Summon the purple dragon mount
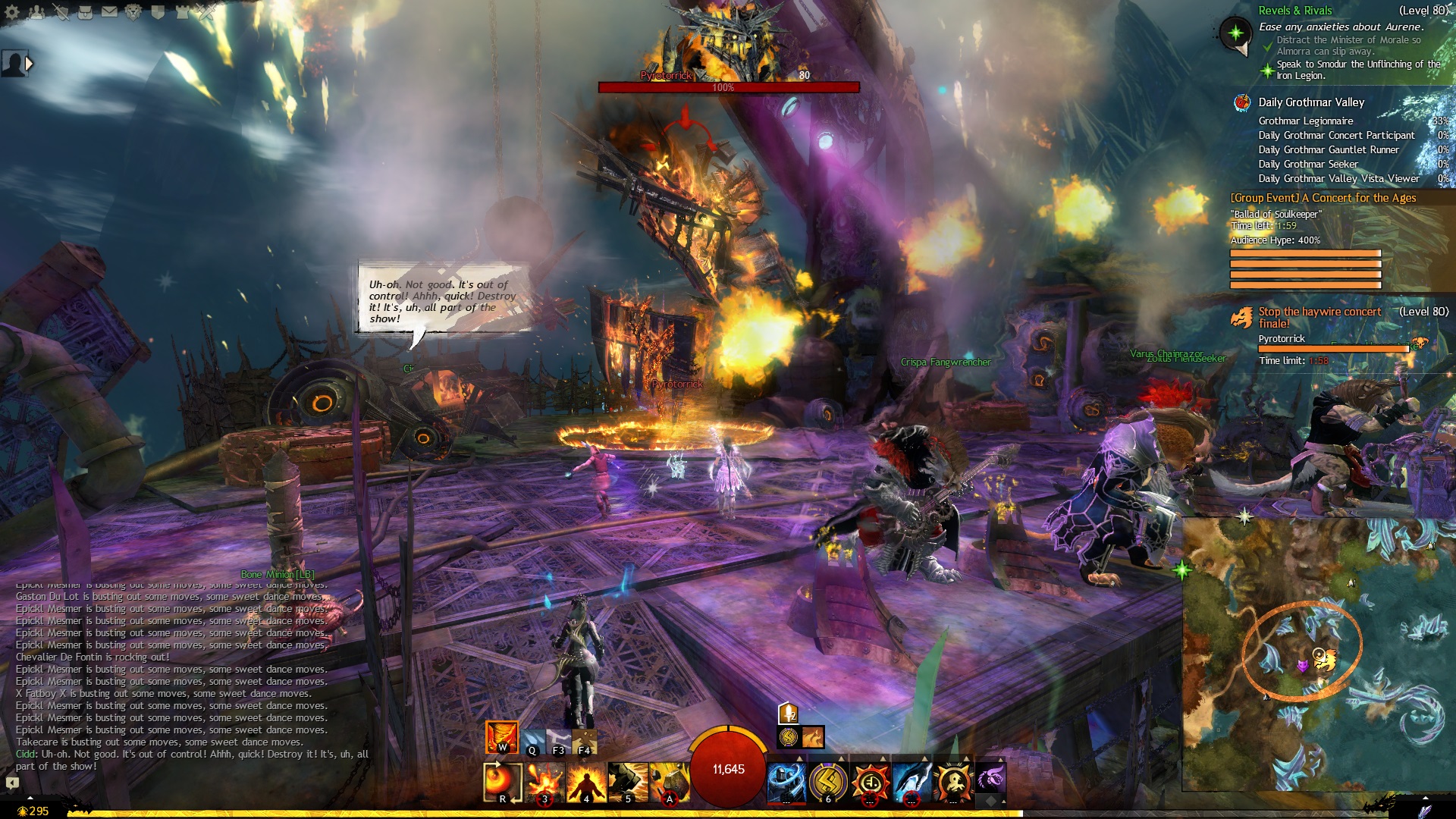 tap(990, 778)
